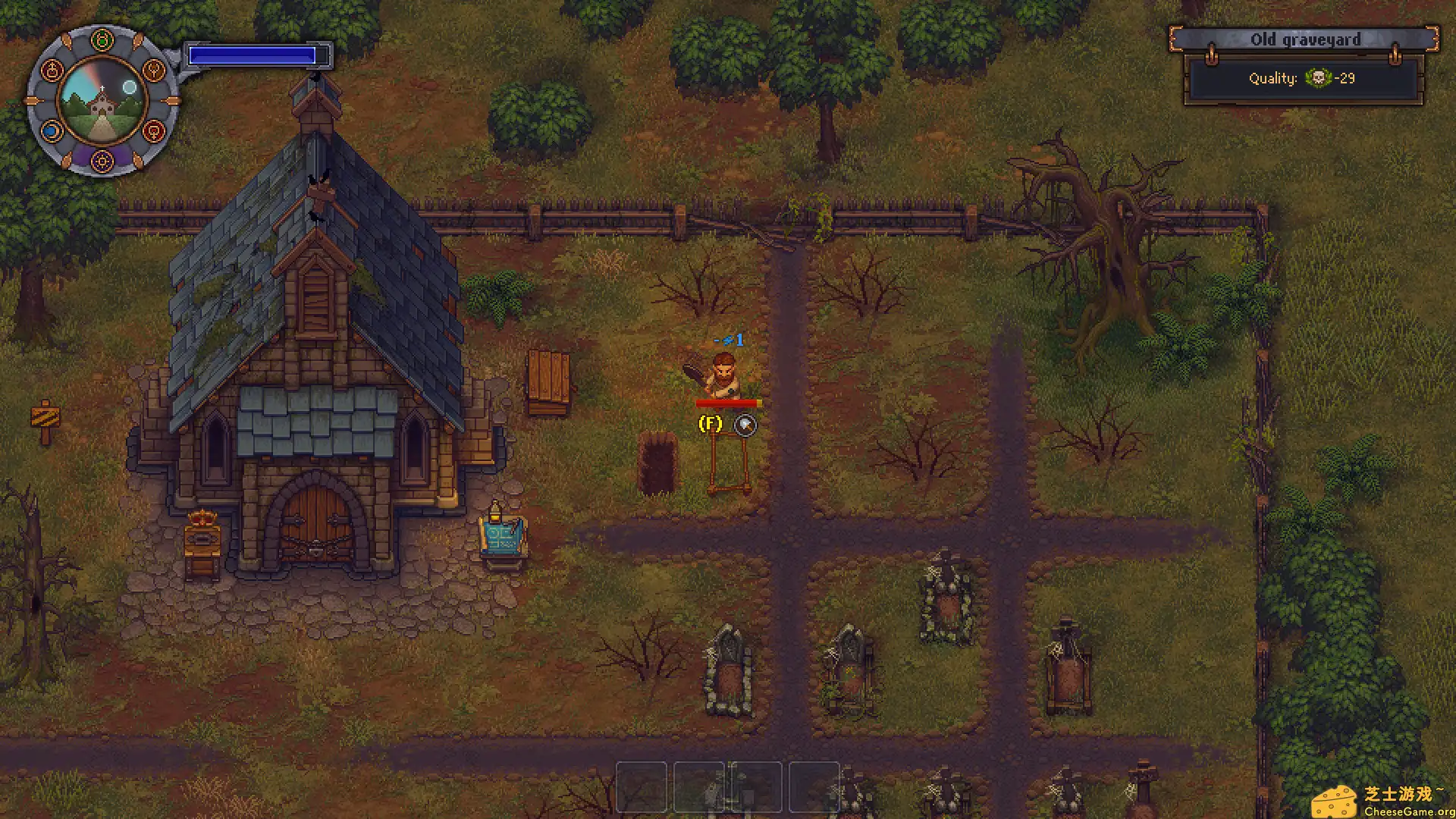The width and height of the screenshot is (1456, 819).
Task: Select the green emblem on the day-circle clock
Action: point(102,39)
